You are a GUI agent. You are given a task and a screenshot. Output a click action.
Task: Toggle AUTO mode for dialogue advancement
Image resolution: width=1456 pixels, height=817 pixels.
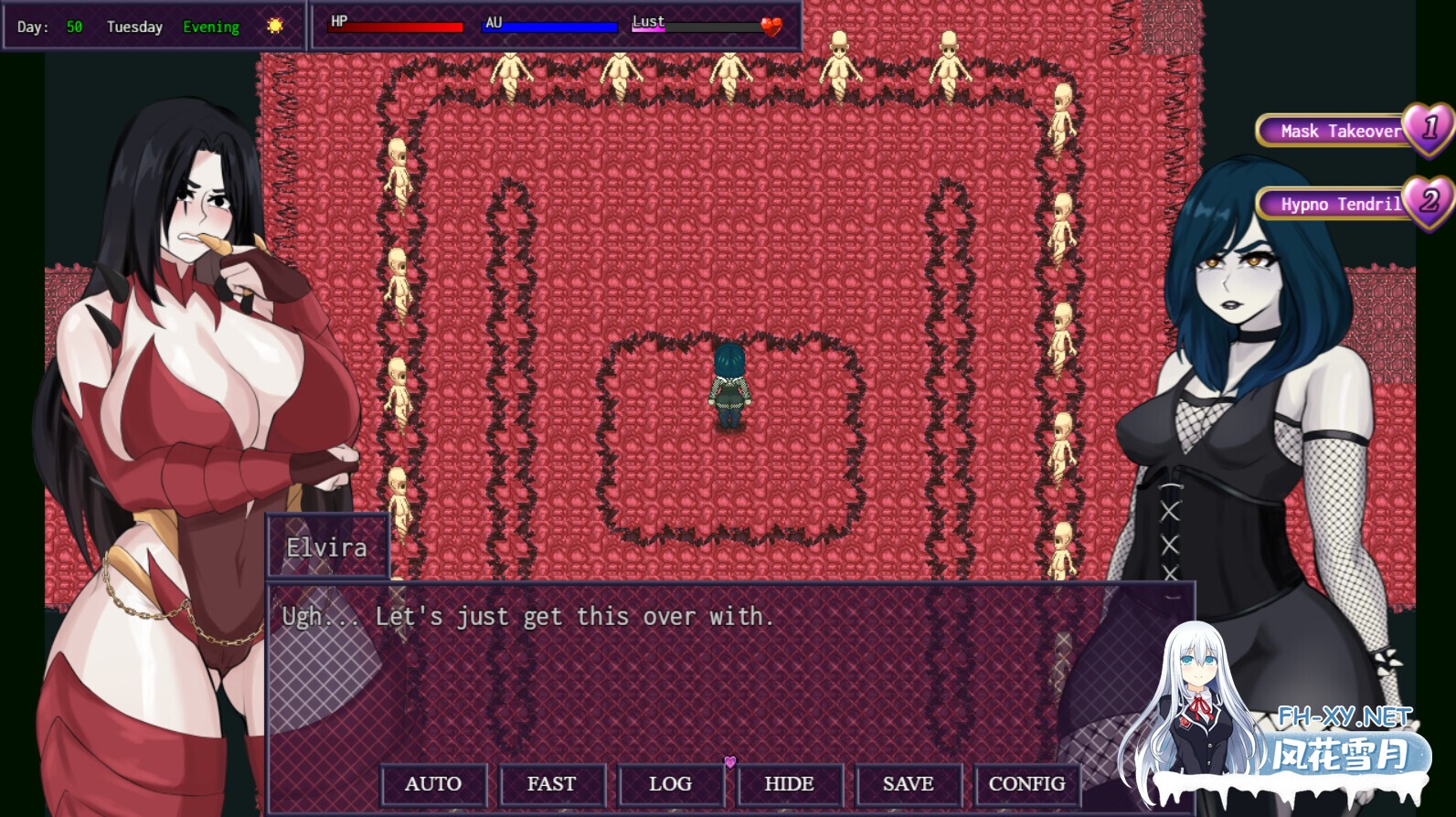[433, 783]
